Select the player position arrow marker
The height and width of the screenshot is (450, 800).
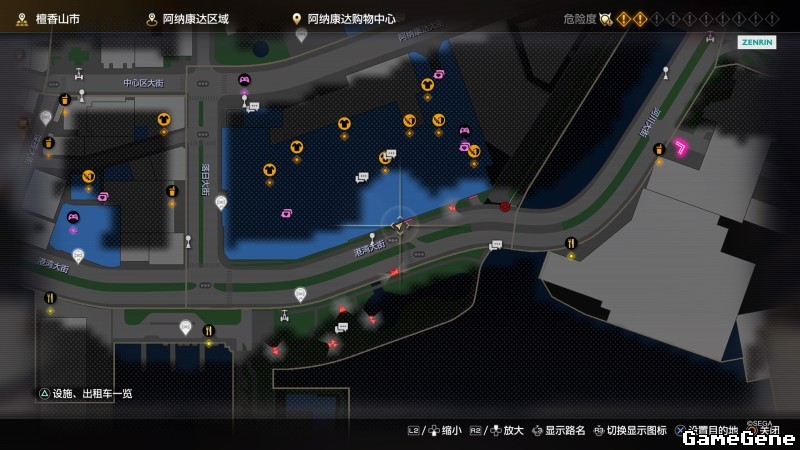(x=401, y=226)
